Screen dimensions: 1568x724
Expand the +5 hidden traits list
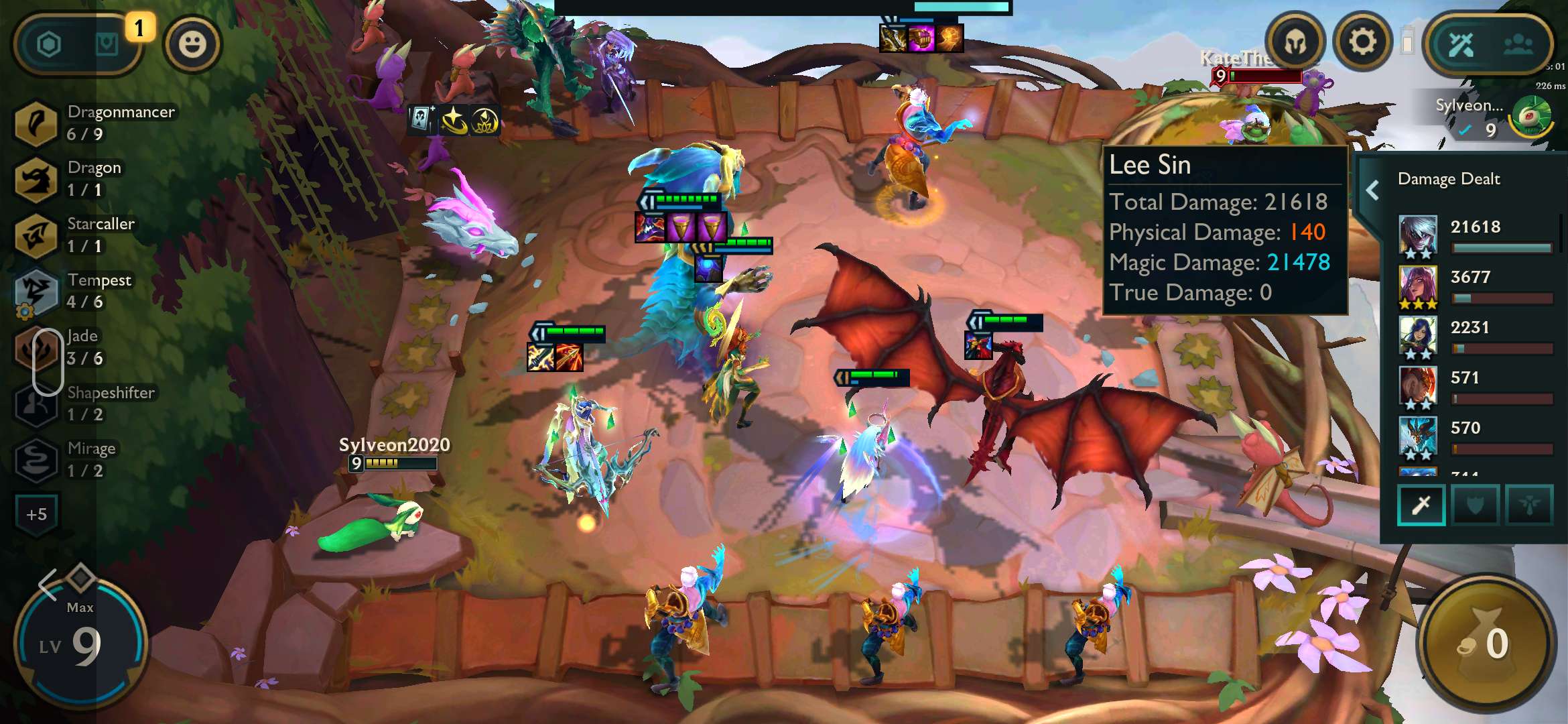coord(36,514)
